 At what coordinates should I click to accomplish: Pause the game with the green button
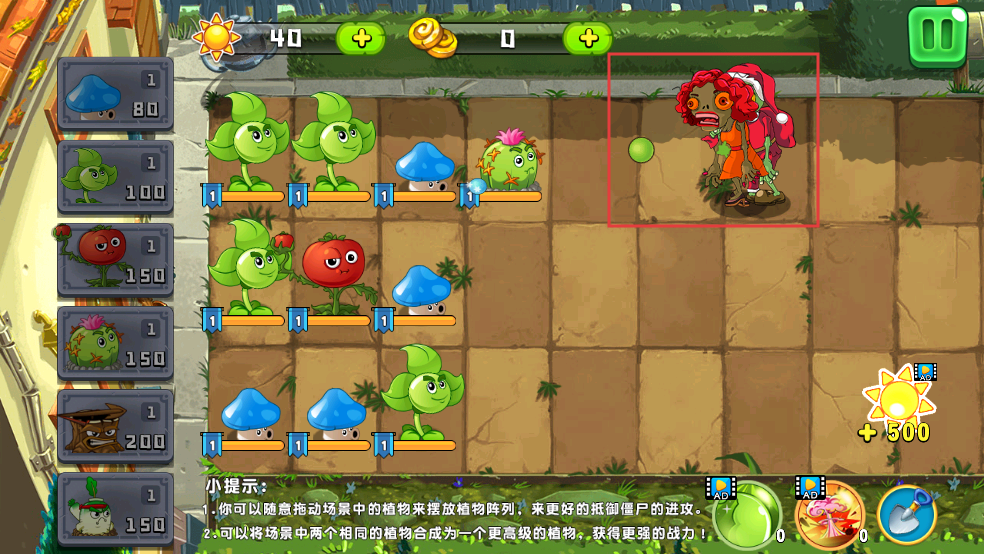coord(937,36)
